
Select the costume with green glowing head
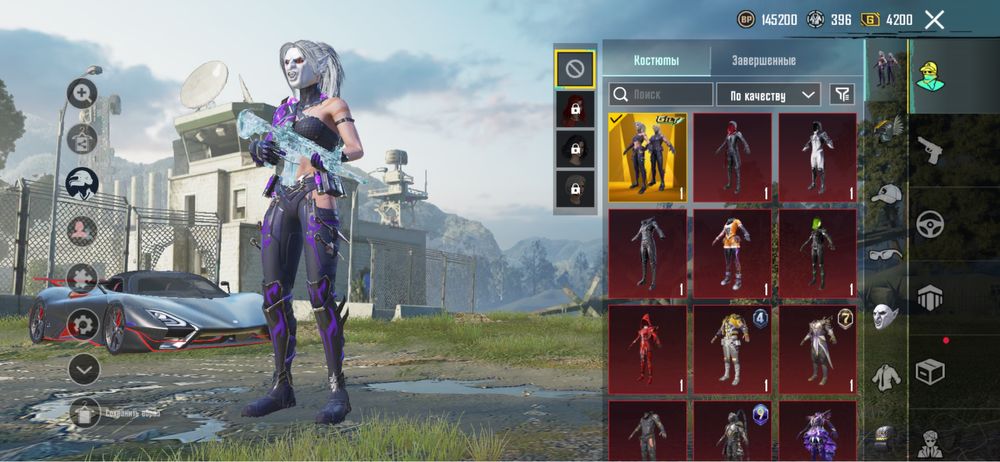[817, 252]
